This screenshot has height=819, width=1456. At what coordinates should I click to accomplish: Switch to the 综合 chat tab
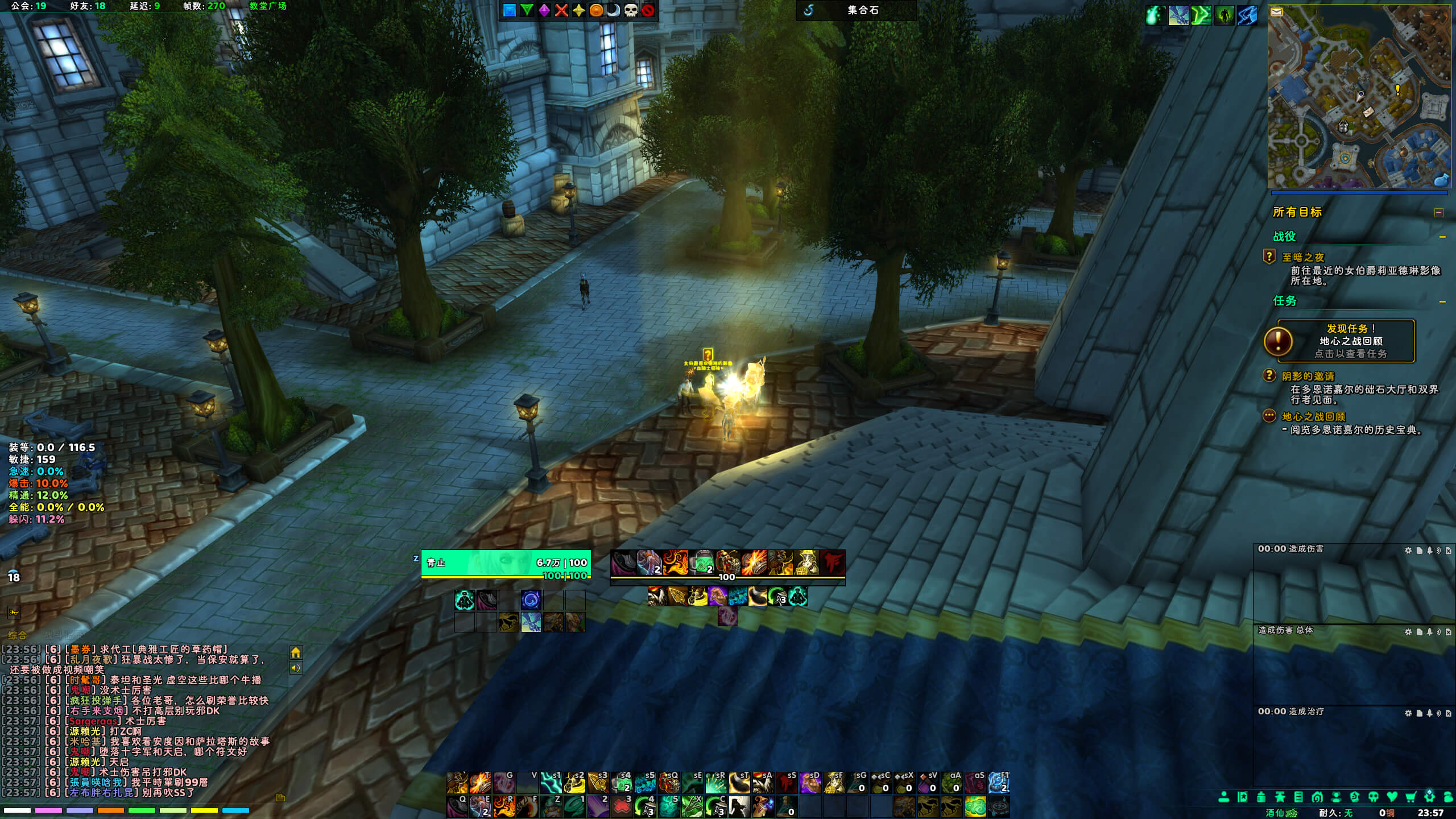click(x=17, y=635)
